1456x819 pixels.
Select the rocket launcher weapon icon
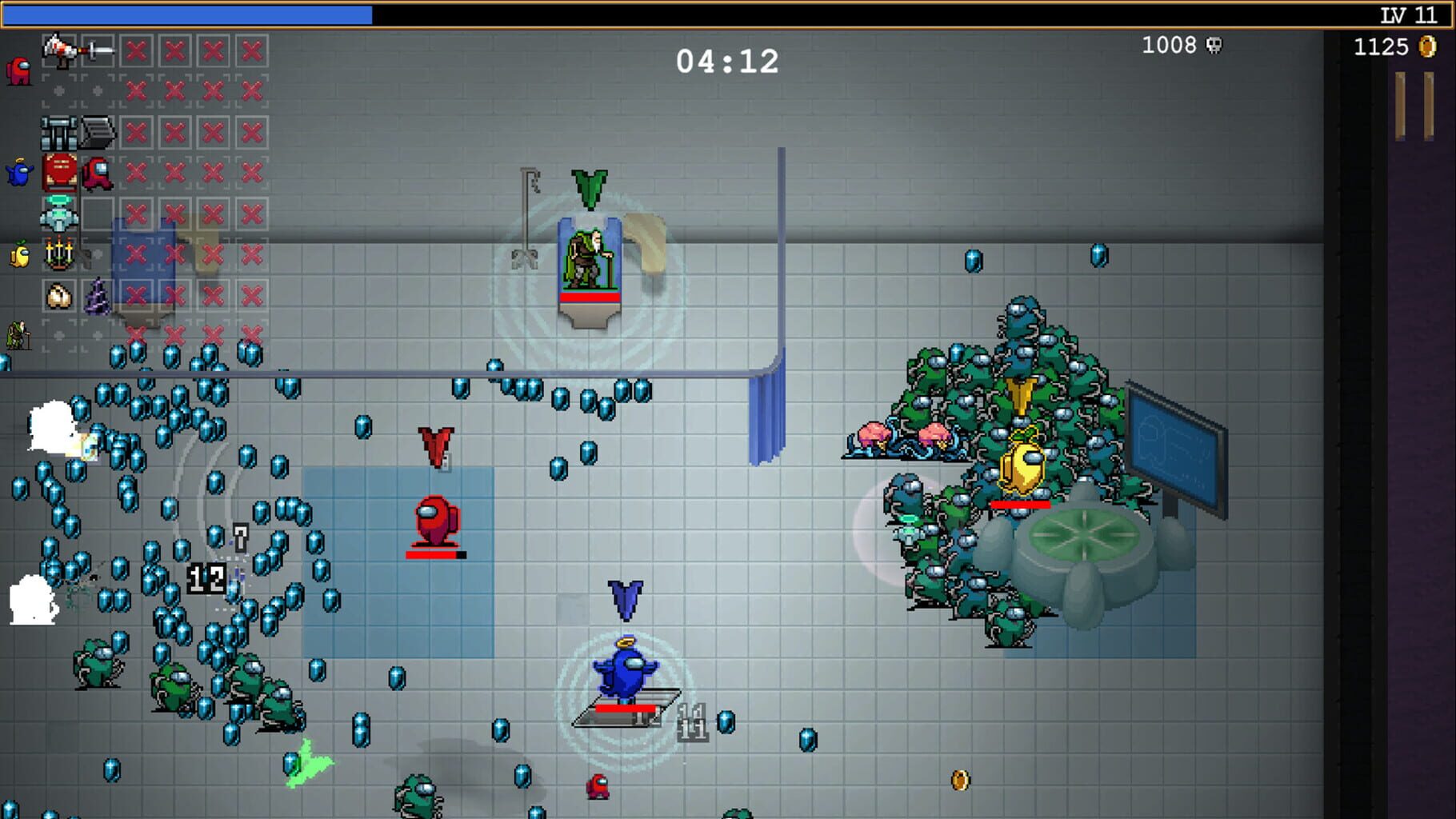tap(60, 50)
